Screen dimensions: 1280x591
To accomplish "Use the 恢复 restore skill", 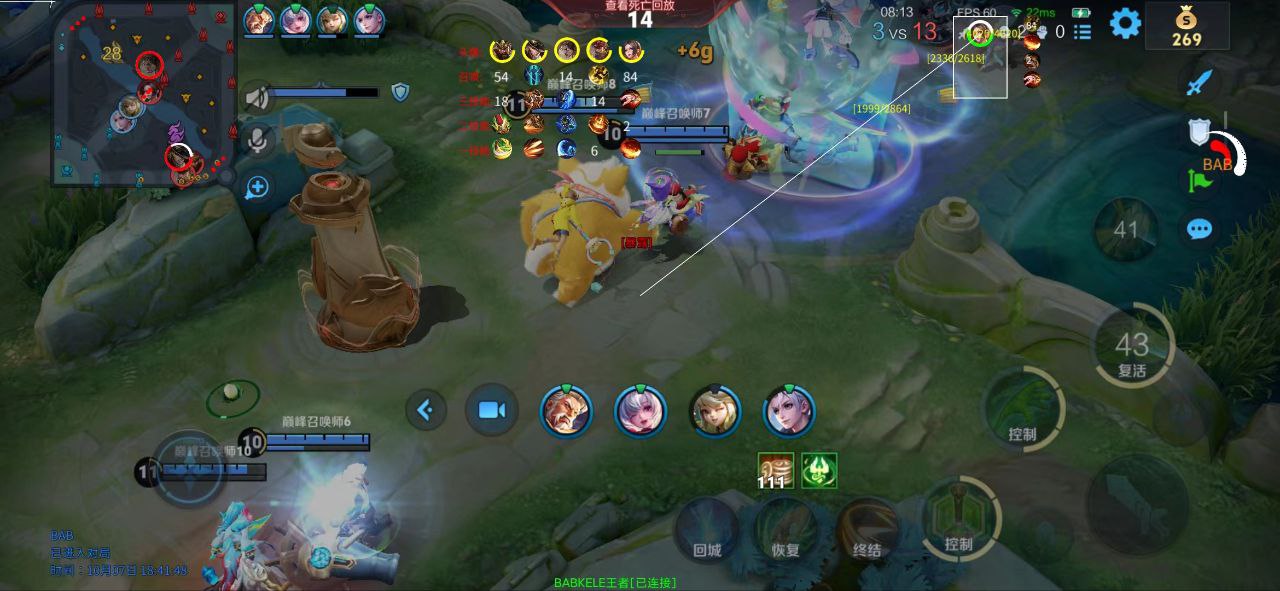I will [x=786, y=531].
